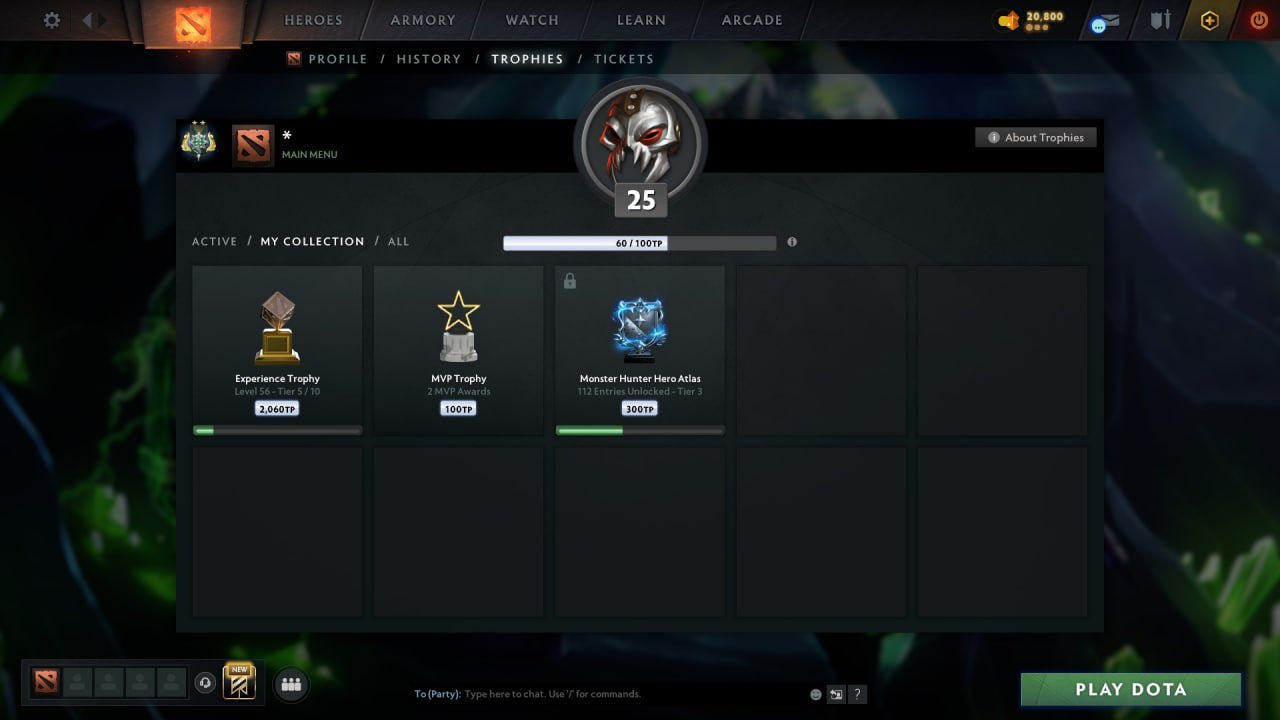Open the emoticon picker beside chat
The width and height of the screenshot is (1280, 720).
(814, 693)
